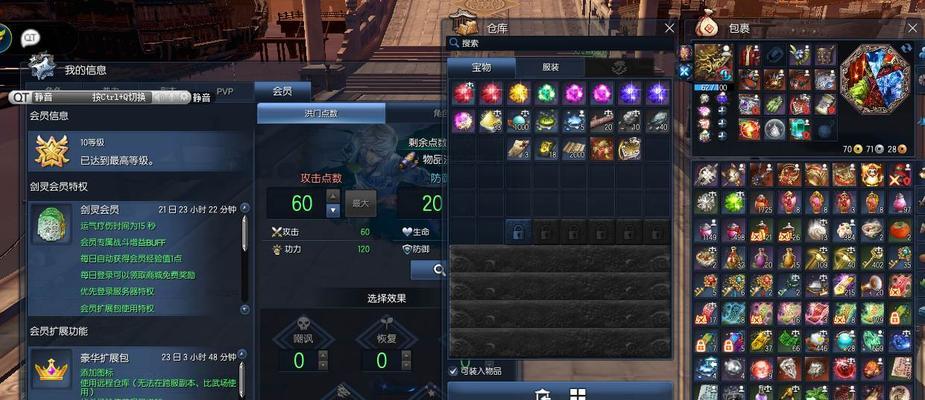The width and height of the screenshot is (925, 400).
Task: Select the orange persimmon item in the bag
Action: (899, 229)
